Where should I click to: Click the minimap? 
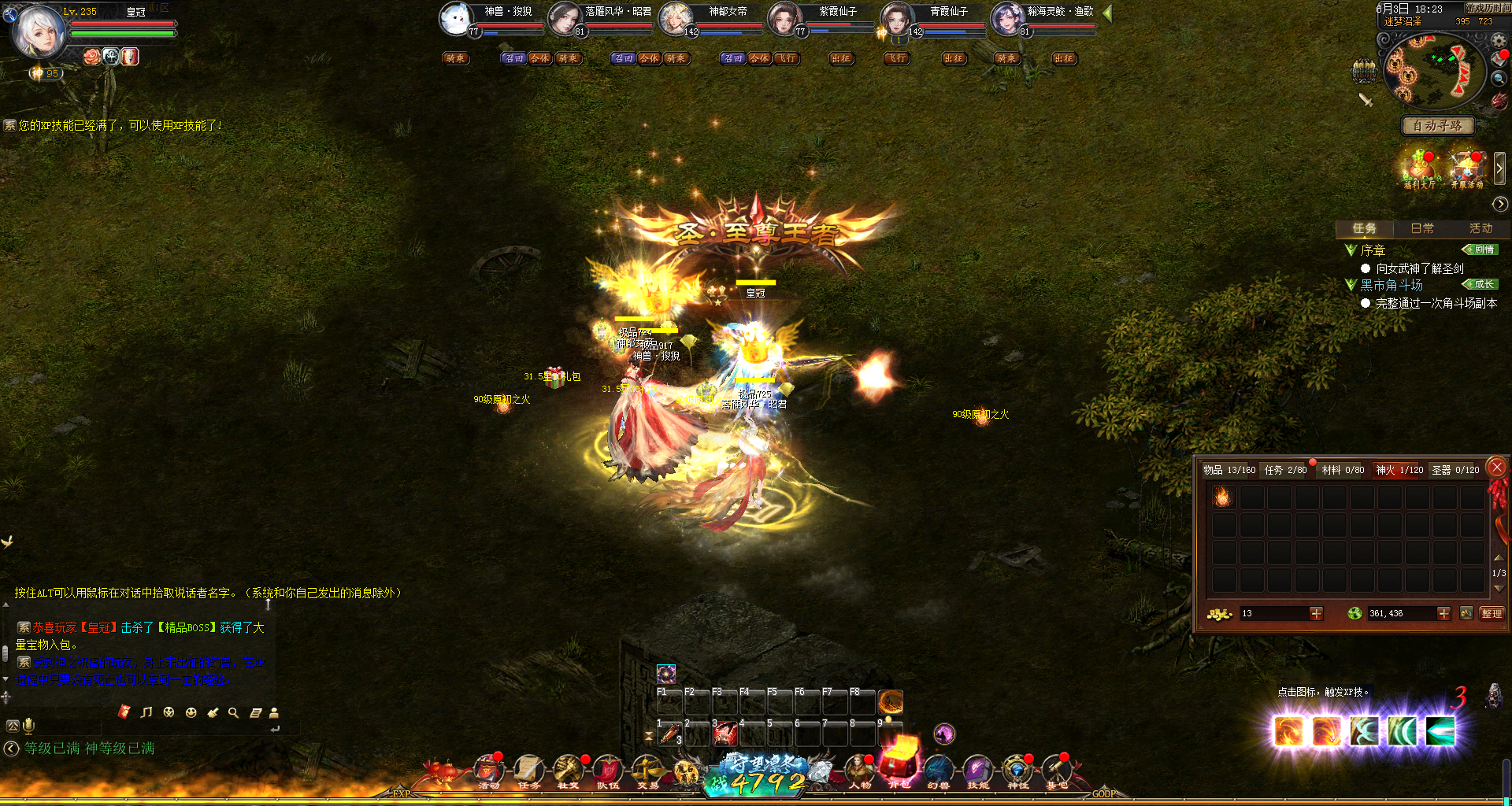click(x=1433, y=71)
